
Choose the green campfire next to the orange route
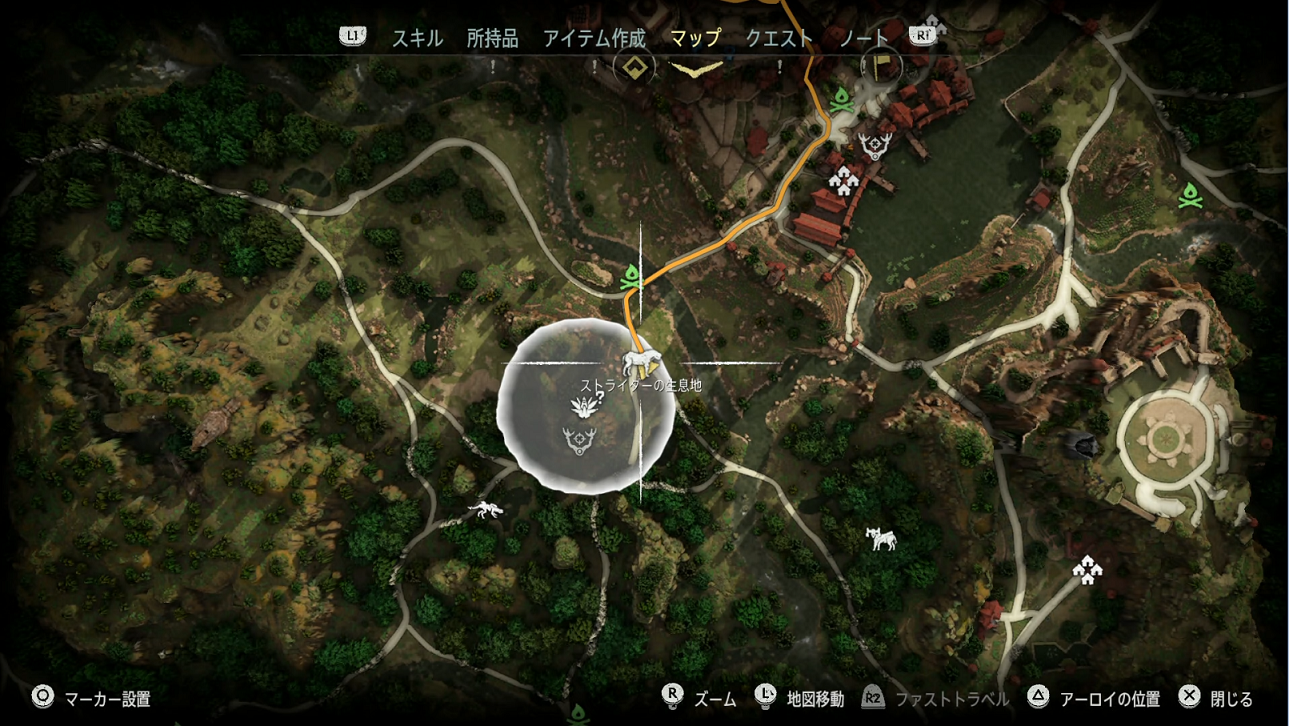(x=631, y=276)
